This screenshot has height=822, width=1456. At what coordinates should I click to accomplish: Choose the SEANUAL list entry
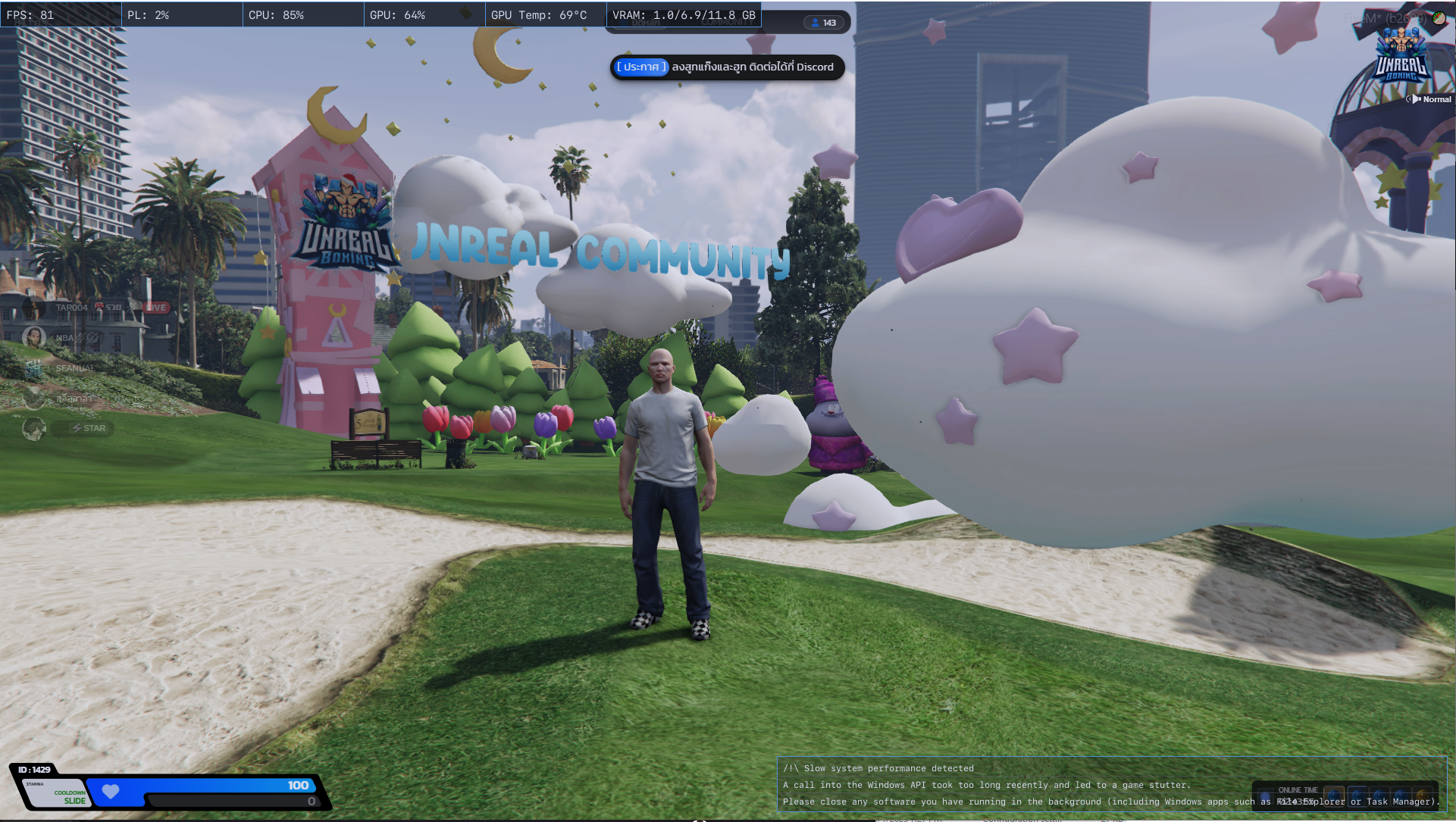coord(74,368)
